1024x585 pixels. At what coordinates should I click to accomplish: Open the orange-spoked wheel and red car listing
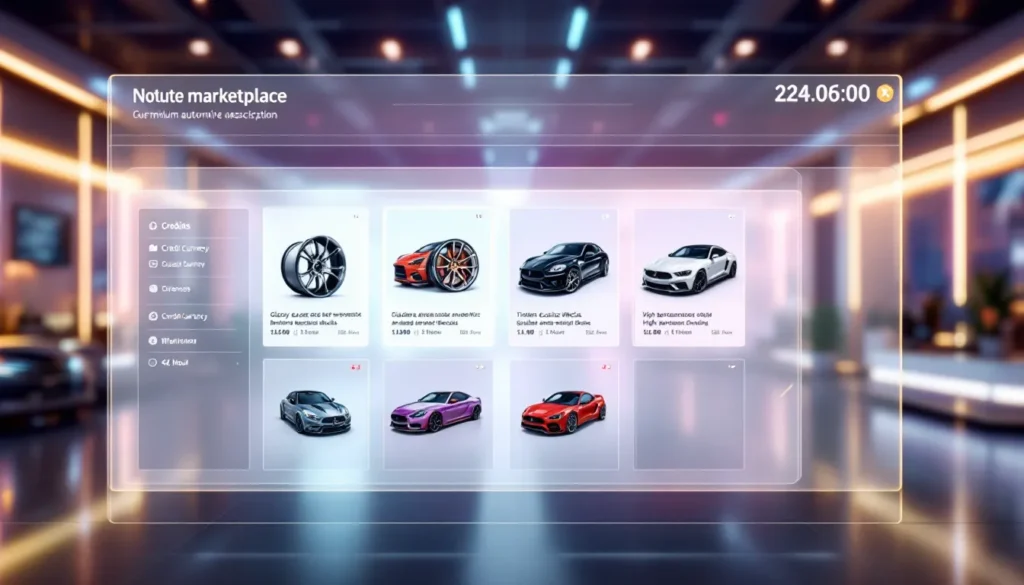pyautogui.click(x=438, y=277)
